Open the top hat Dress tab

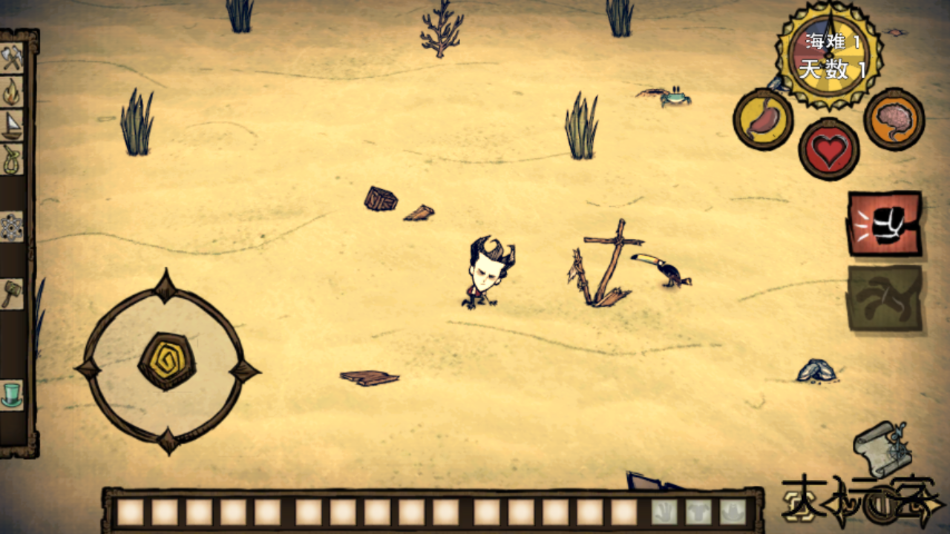[12, 394]
